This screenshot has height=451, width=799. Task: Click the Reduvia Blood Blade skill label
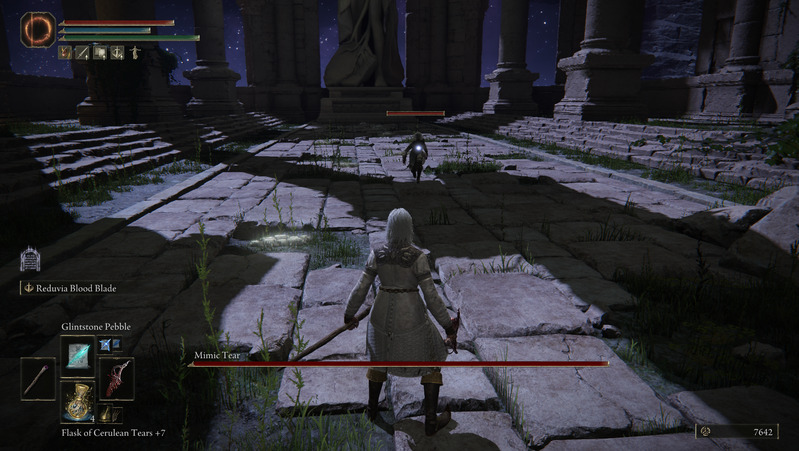(74, 288)
